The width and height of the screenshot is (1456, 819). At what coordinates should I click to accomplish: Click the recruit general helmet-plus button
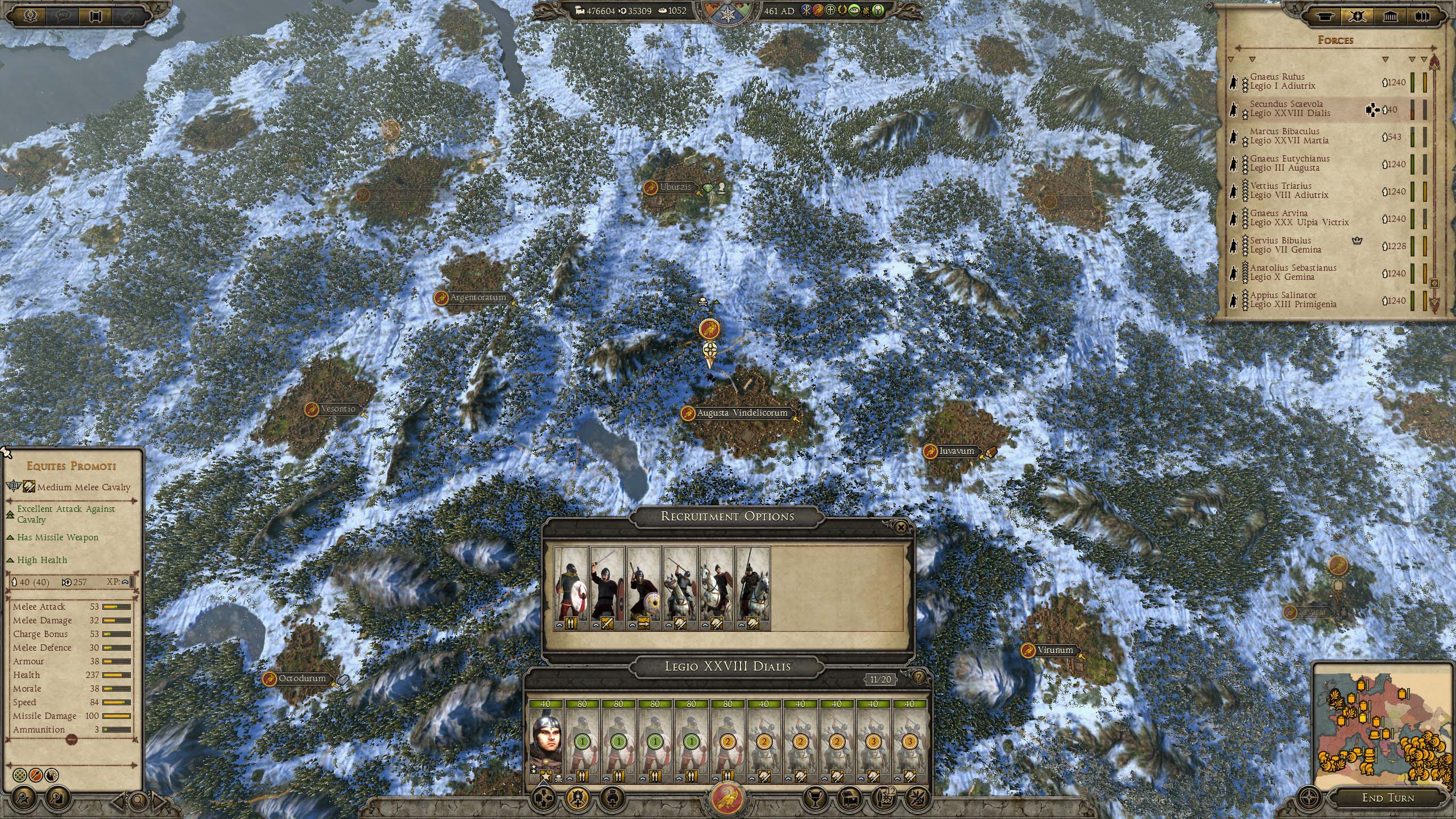pos(577,797)
